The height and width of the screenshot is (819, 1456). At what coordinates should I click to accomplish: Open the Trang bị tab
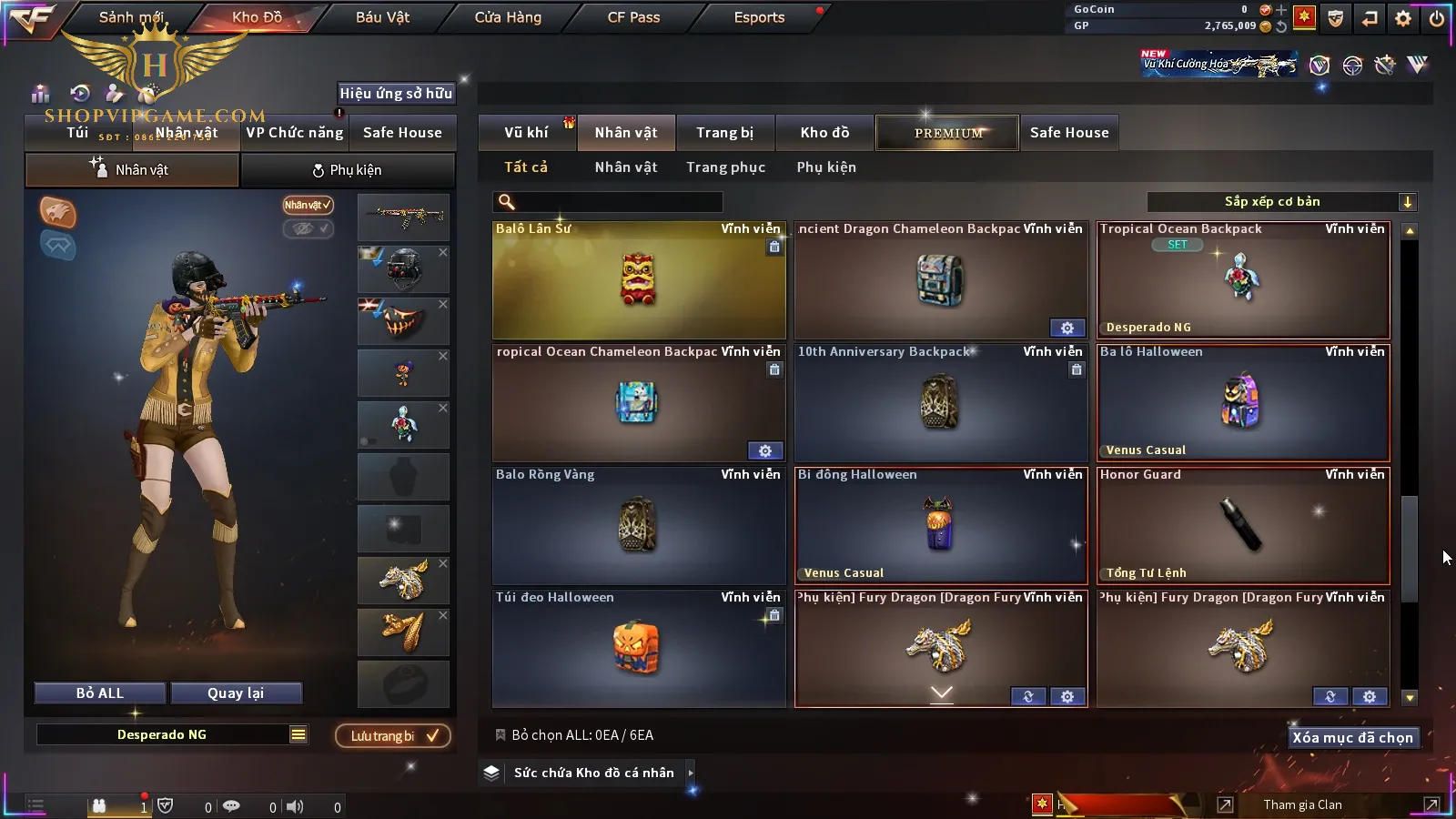click(724, 133)
